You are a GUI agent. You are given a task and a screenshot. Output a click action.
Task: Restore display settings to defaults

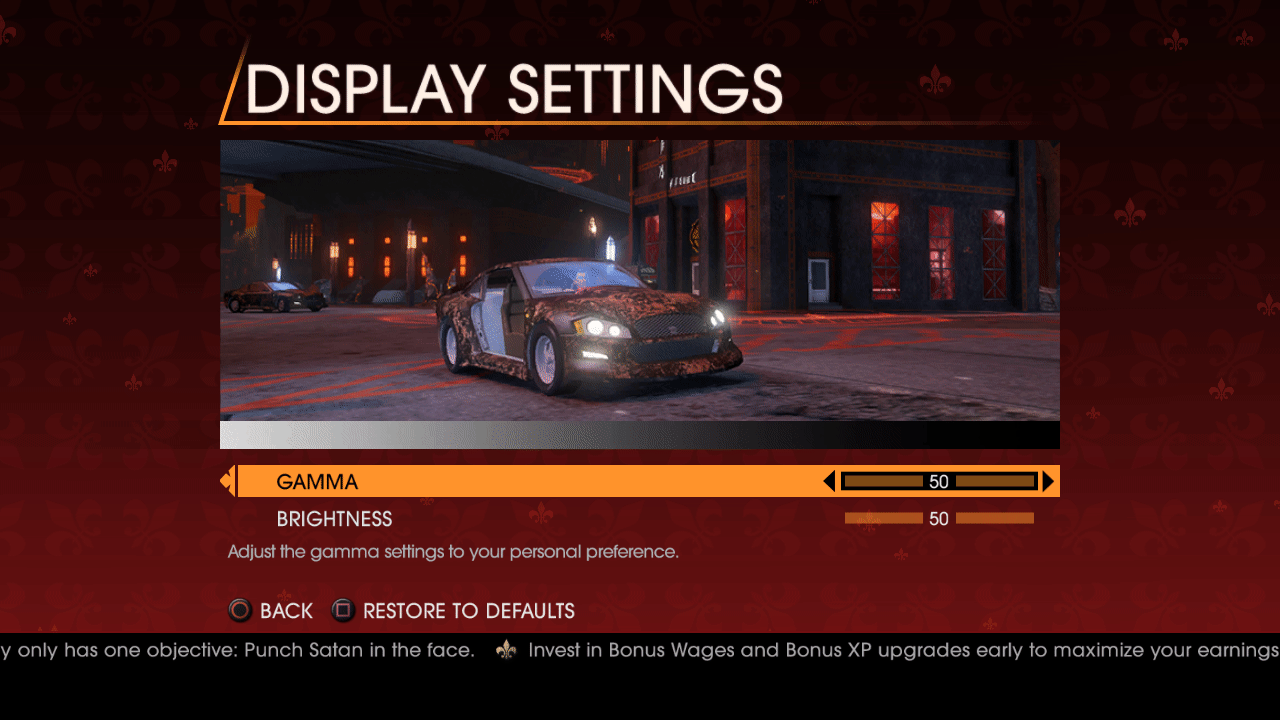coord(454,611)
